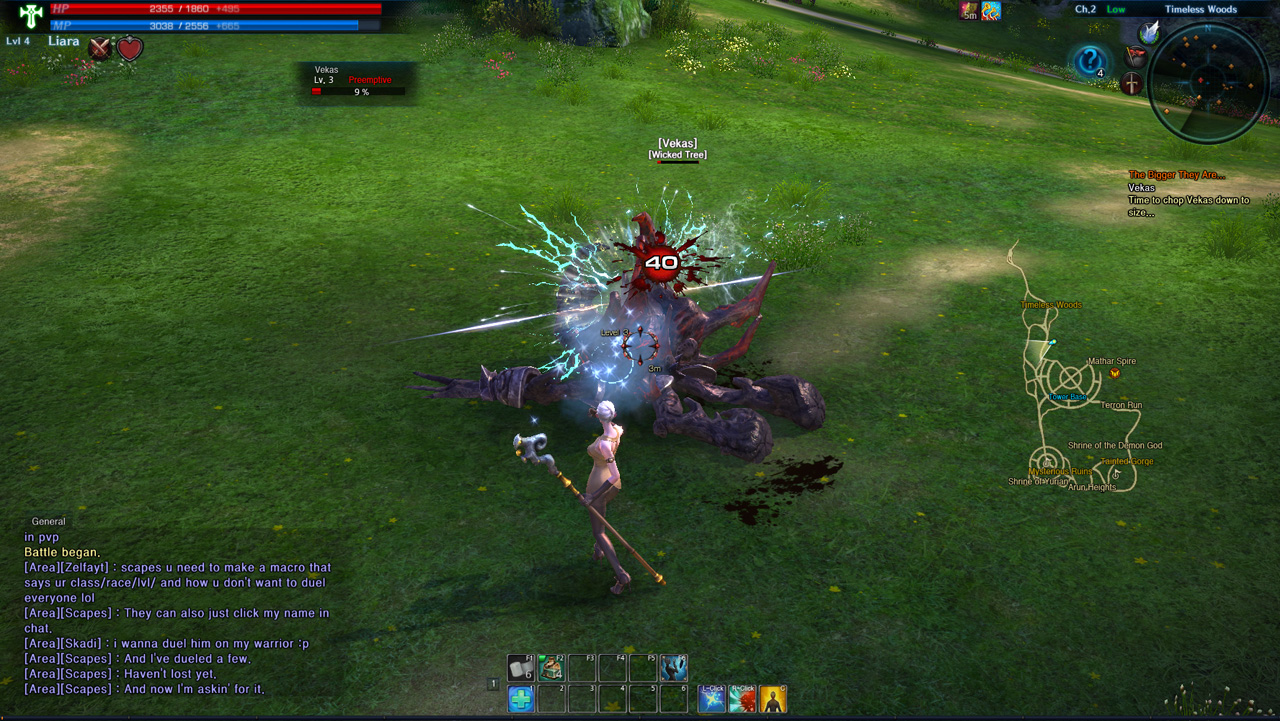
Task: Click the crossed swords combat status icon
Action: pos(100,48)
